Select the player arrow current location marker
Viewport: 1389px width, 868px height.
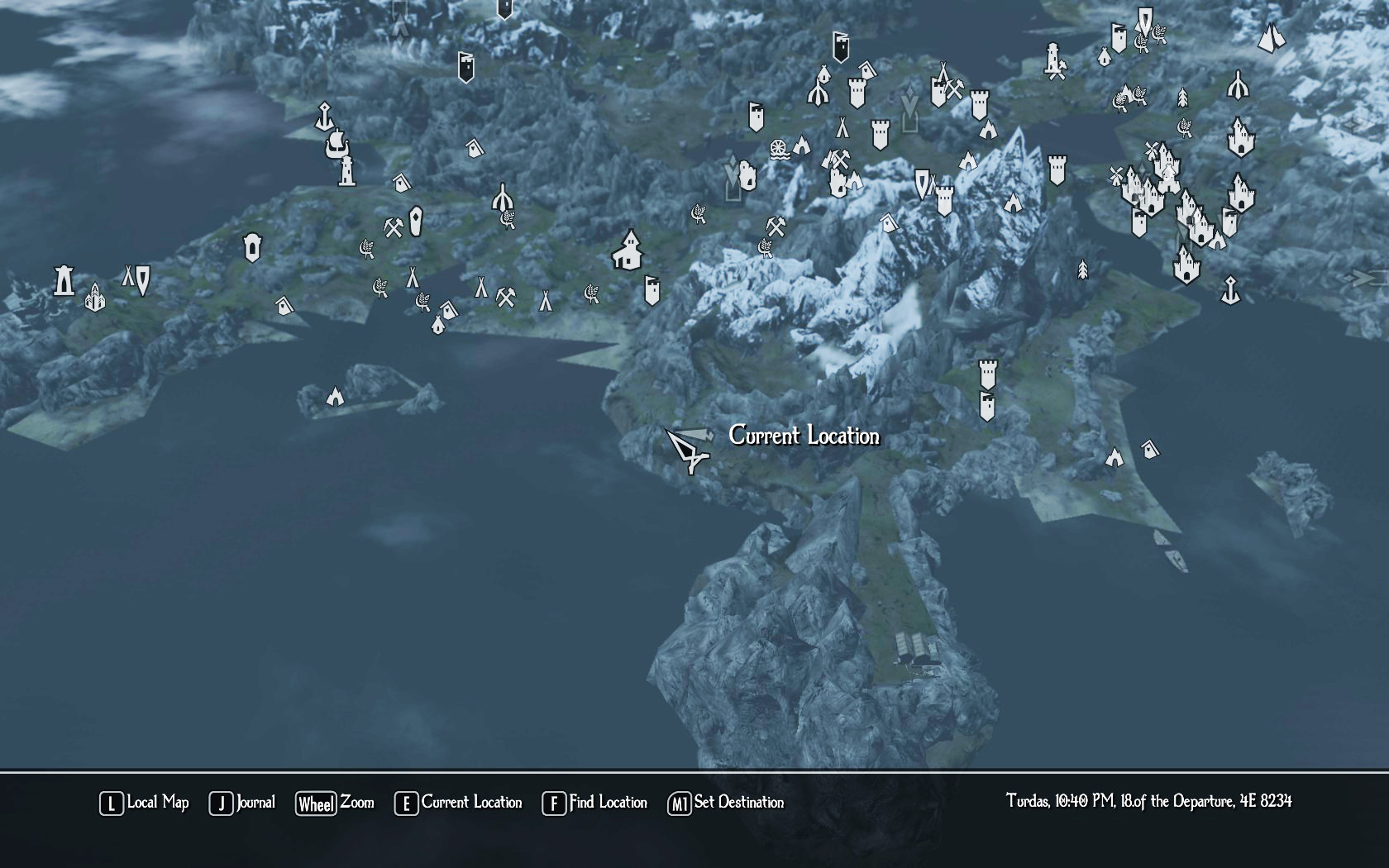click(689, 450)
